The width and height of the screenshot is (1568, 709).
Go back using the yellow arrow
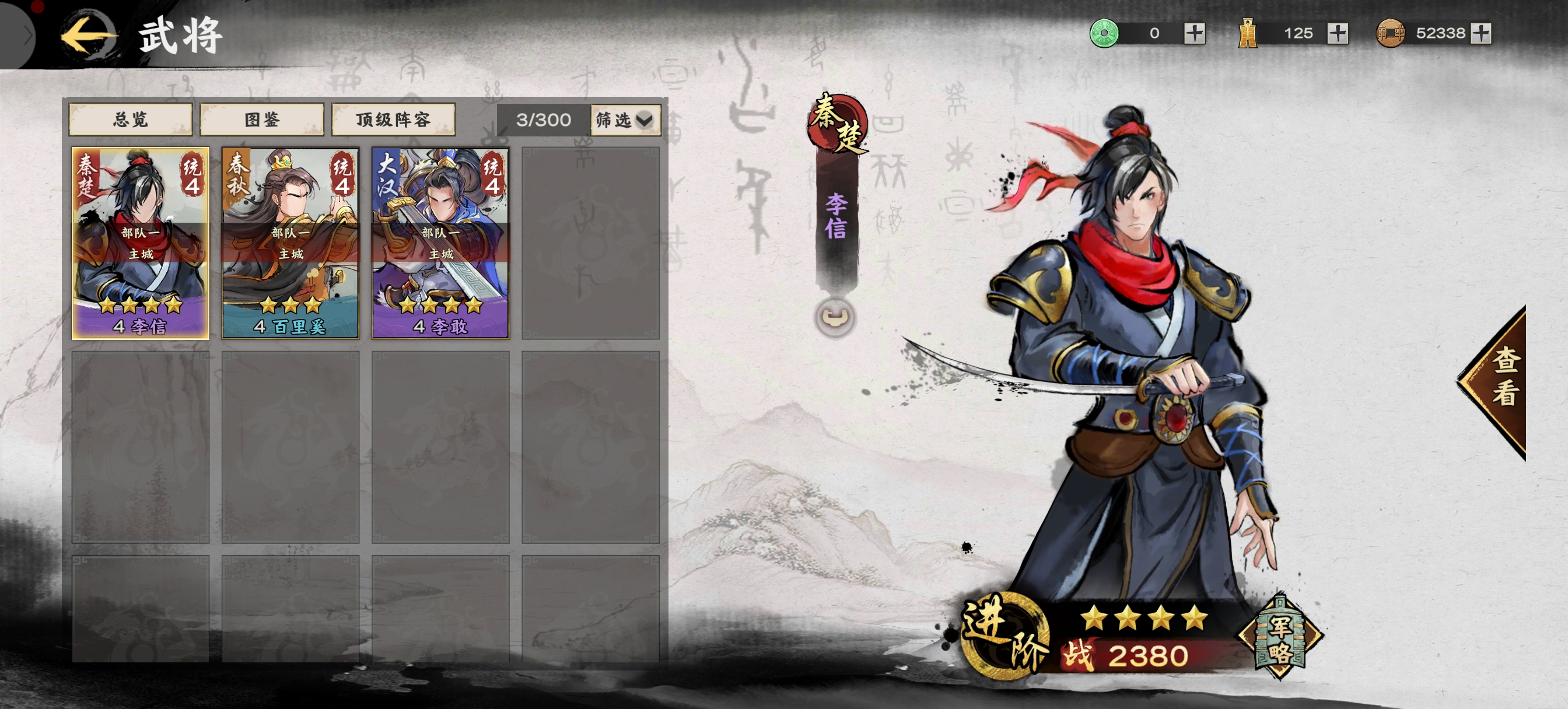pos(88,36)
